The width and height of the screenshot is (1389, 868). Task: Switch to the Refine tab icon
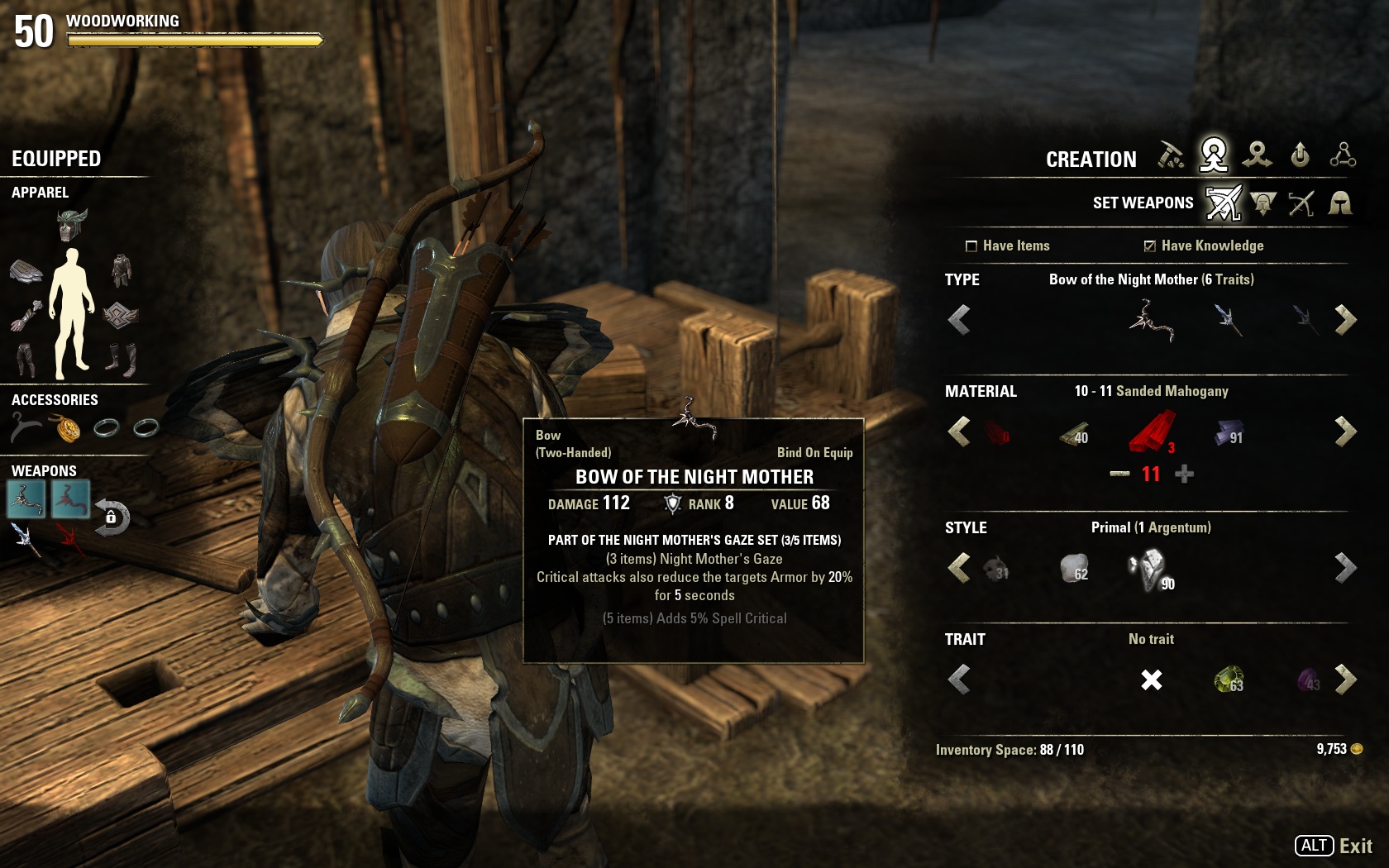[1171, 155]
